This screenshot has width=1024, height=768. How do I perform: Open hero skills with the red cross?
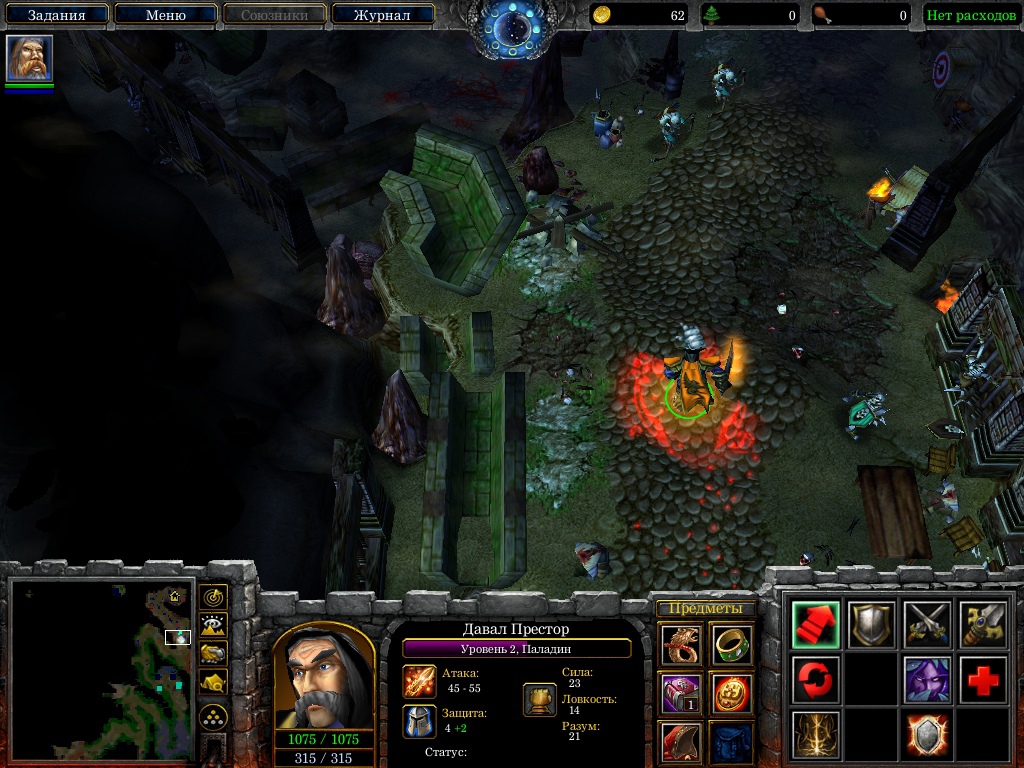[x=983, y=680]
